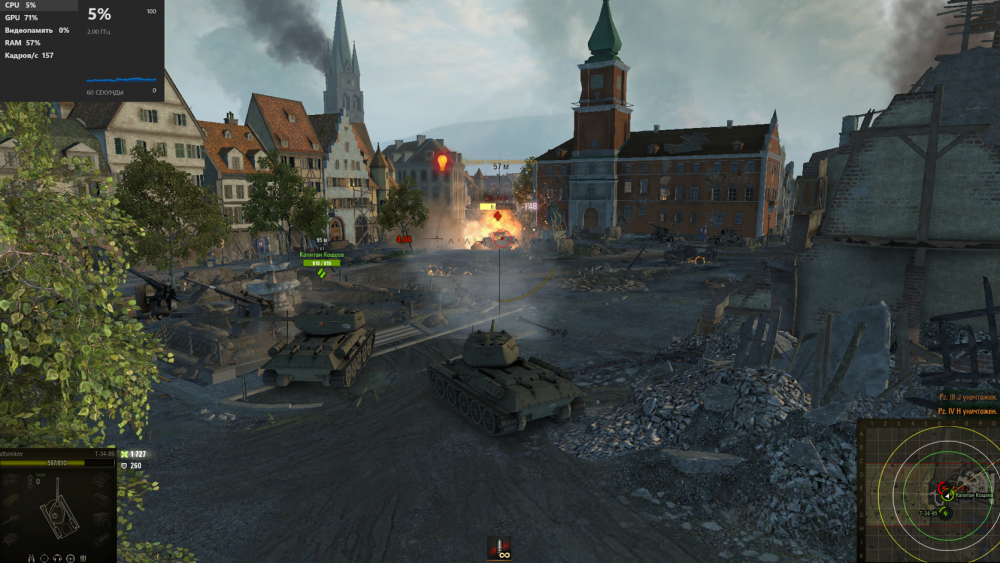Image resolution: width=1000 pixels, height=563 pixels.
Task: Select the gunner crosshair crew icon
Action: (44, 558)
